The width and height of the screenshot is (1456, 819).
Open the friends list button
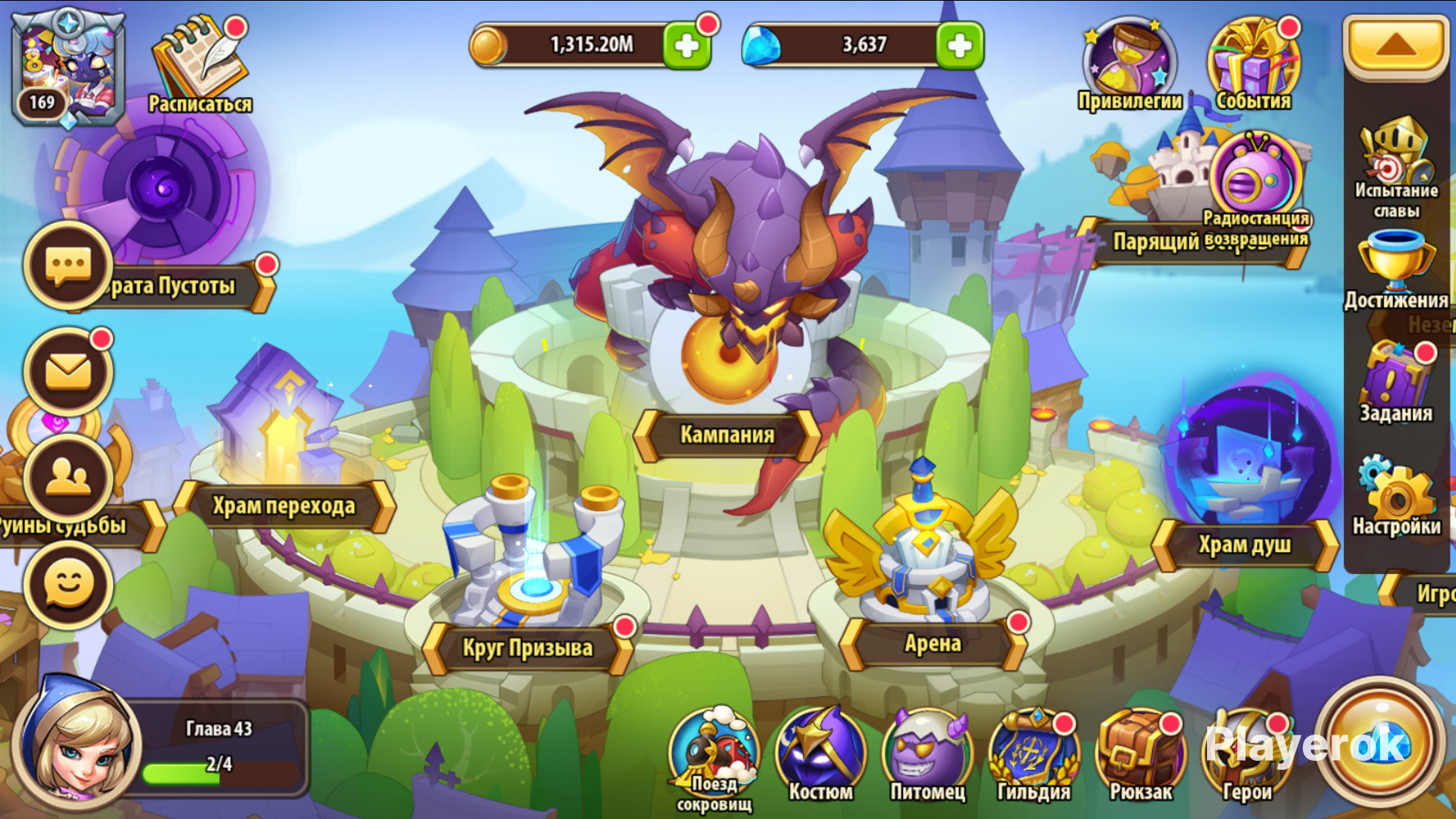[69, 478]
